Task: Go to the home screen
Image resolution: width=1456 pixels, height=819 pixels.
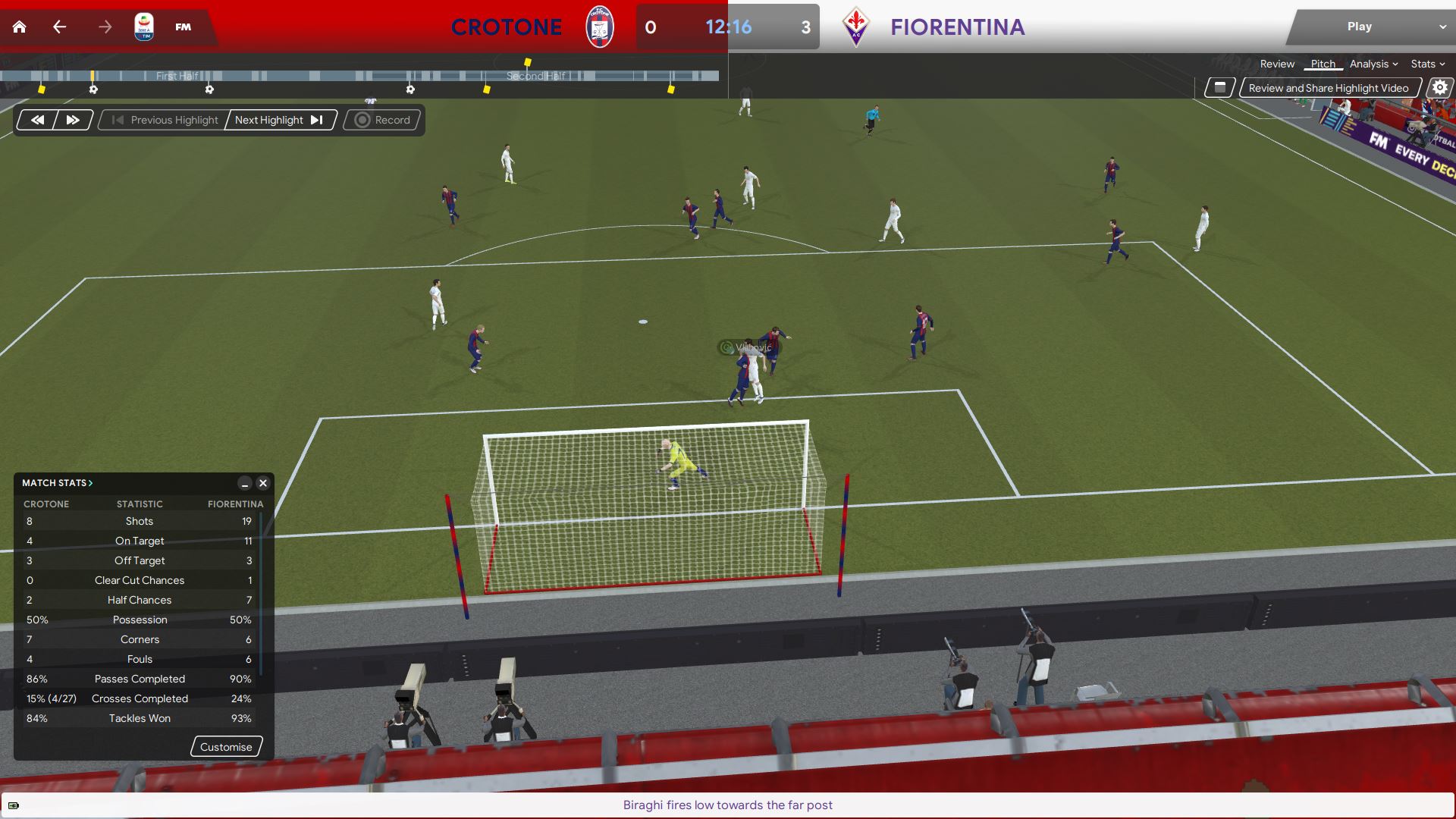Action: 20,27
